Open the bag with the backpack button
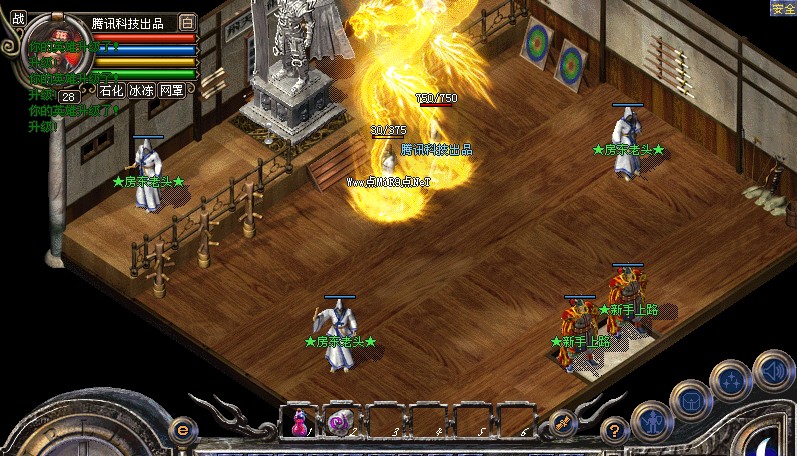 coord(691,400)
